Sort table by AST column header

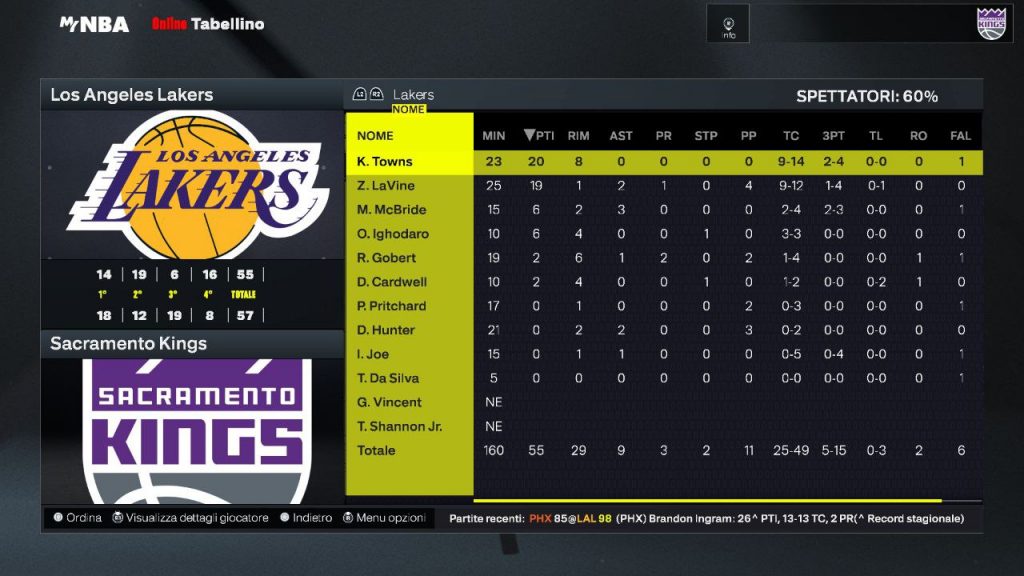pos(621,136)
